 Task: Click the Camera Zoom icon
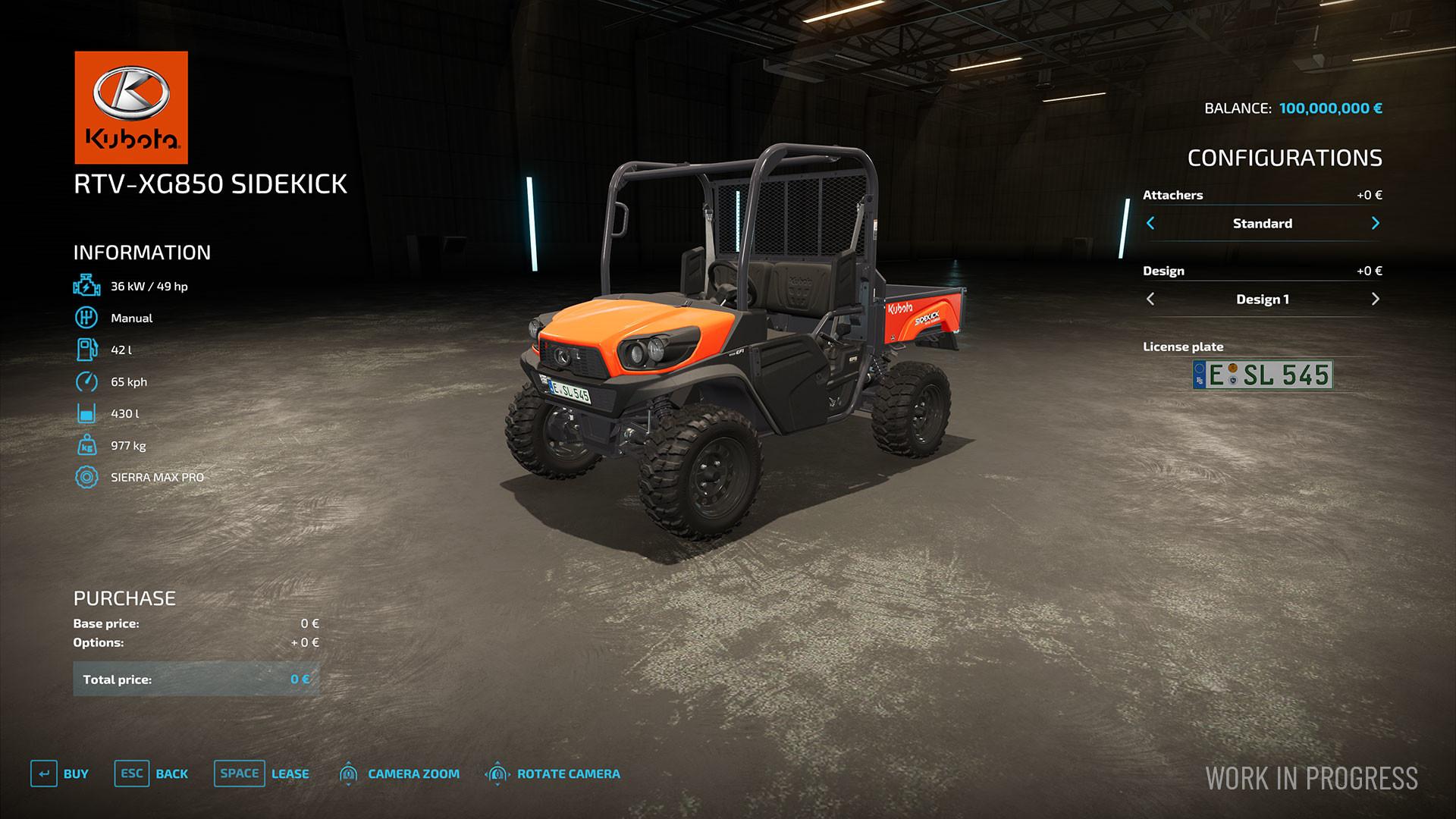click(348, 773)
